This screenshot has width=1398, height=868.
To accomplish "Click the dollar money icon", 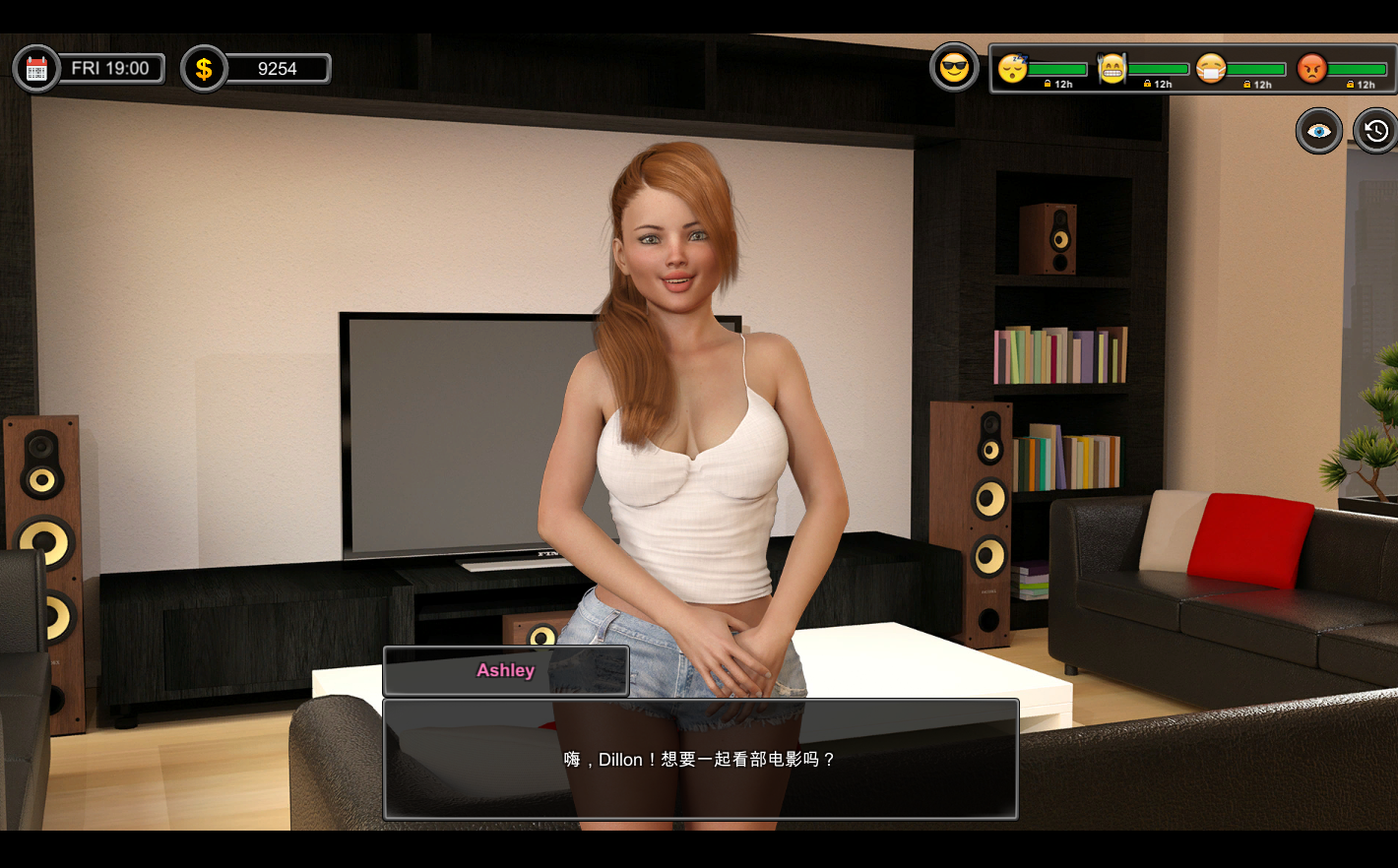I will tap(204, 69).
